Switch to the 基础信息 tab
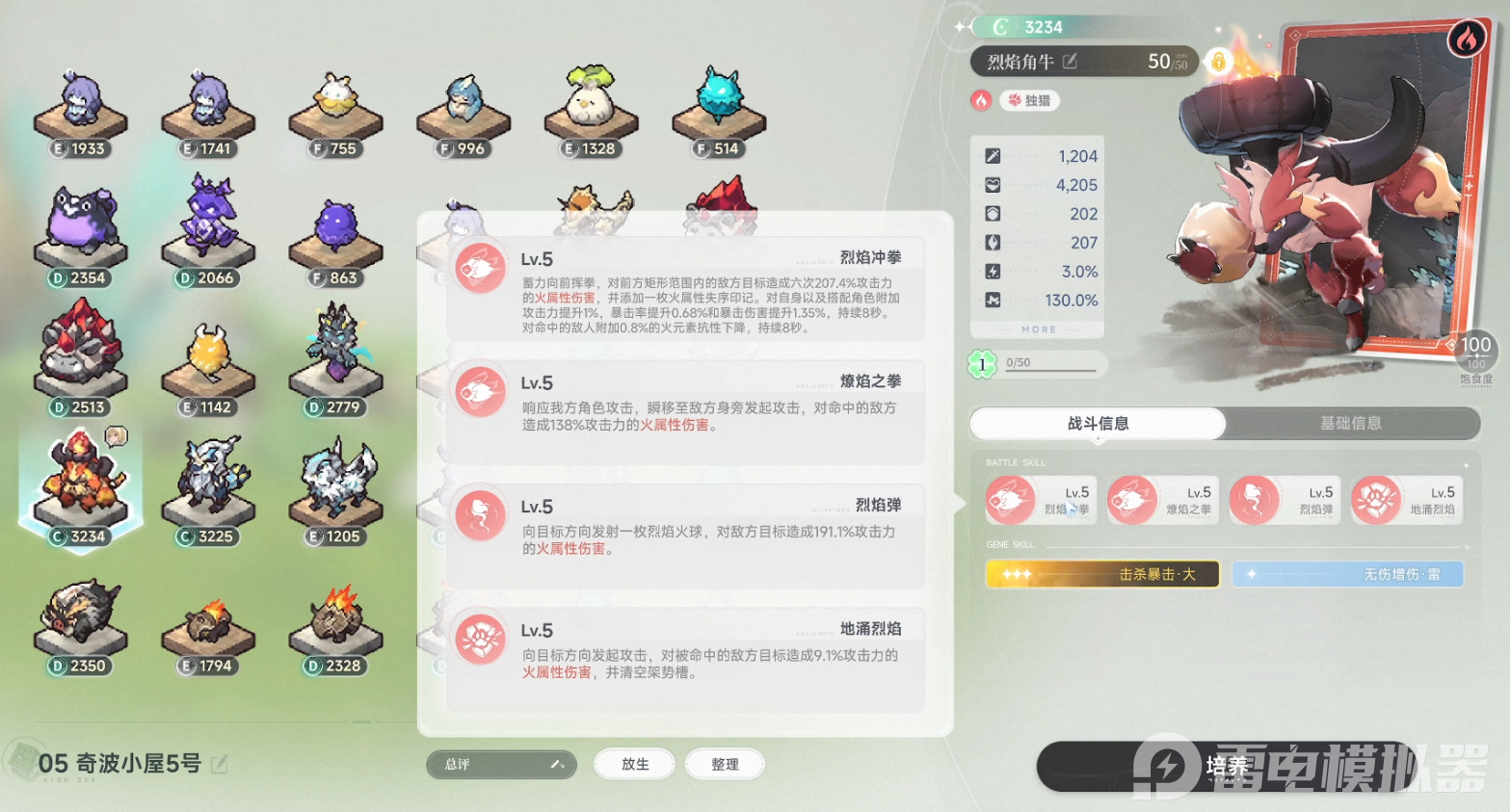1510x812 pixels. tap(1350, 423)
